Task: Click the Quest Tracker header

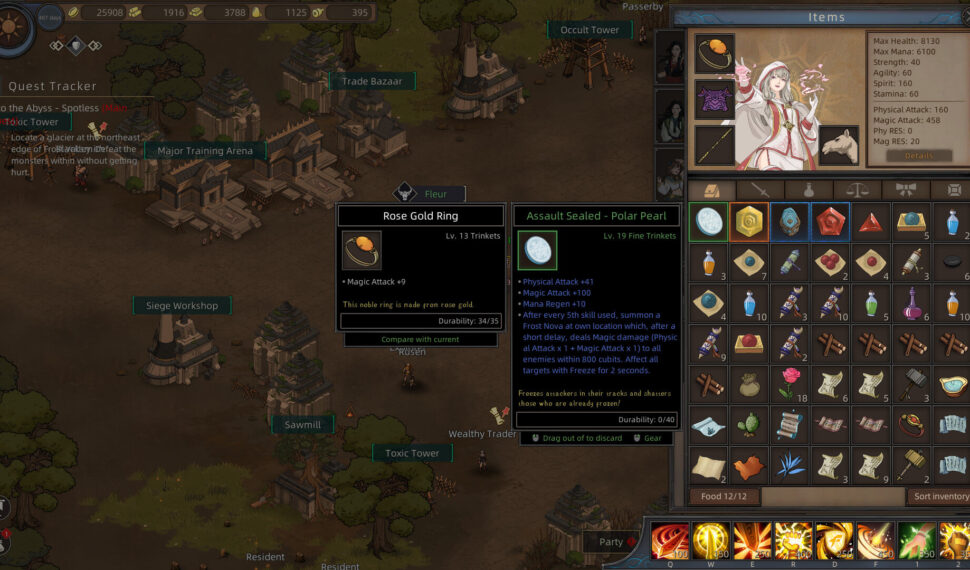Action: [x=53, y=86]
